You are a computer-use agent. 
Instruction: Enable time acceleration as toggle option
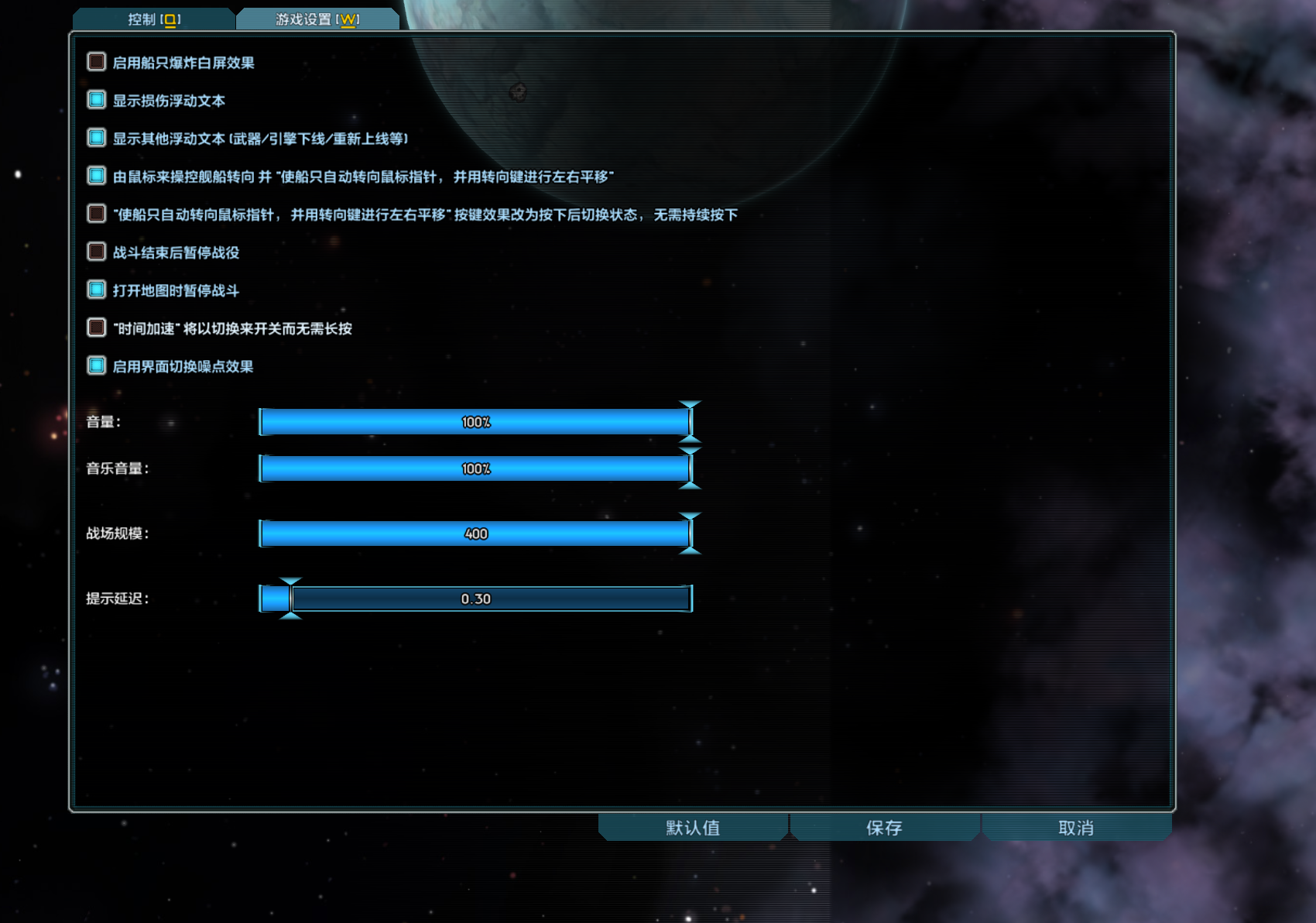pyautogui.click(x=96, y=328)
